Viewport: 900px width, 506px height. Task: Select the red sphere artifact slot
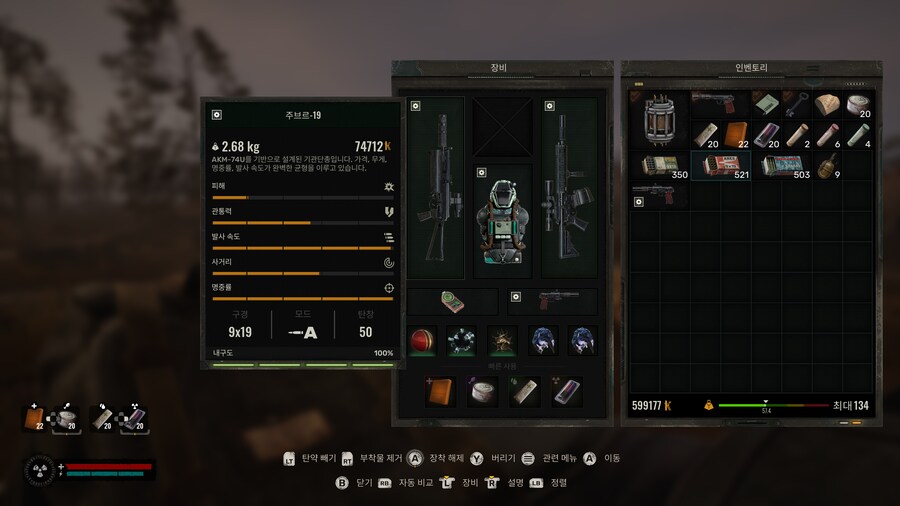422,341
